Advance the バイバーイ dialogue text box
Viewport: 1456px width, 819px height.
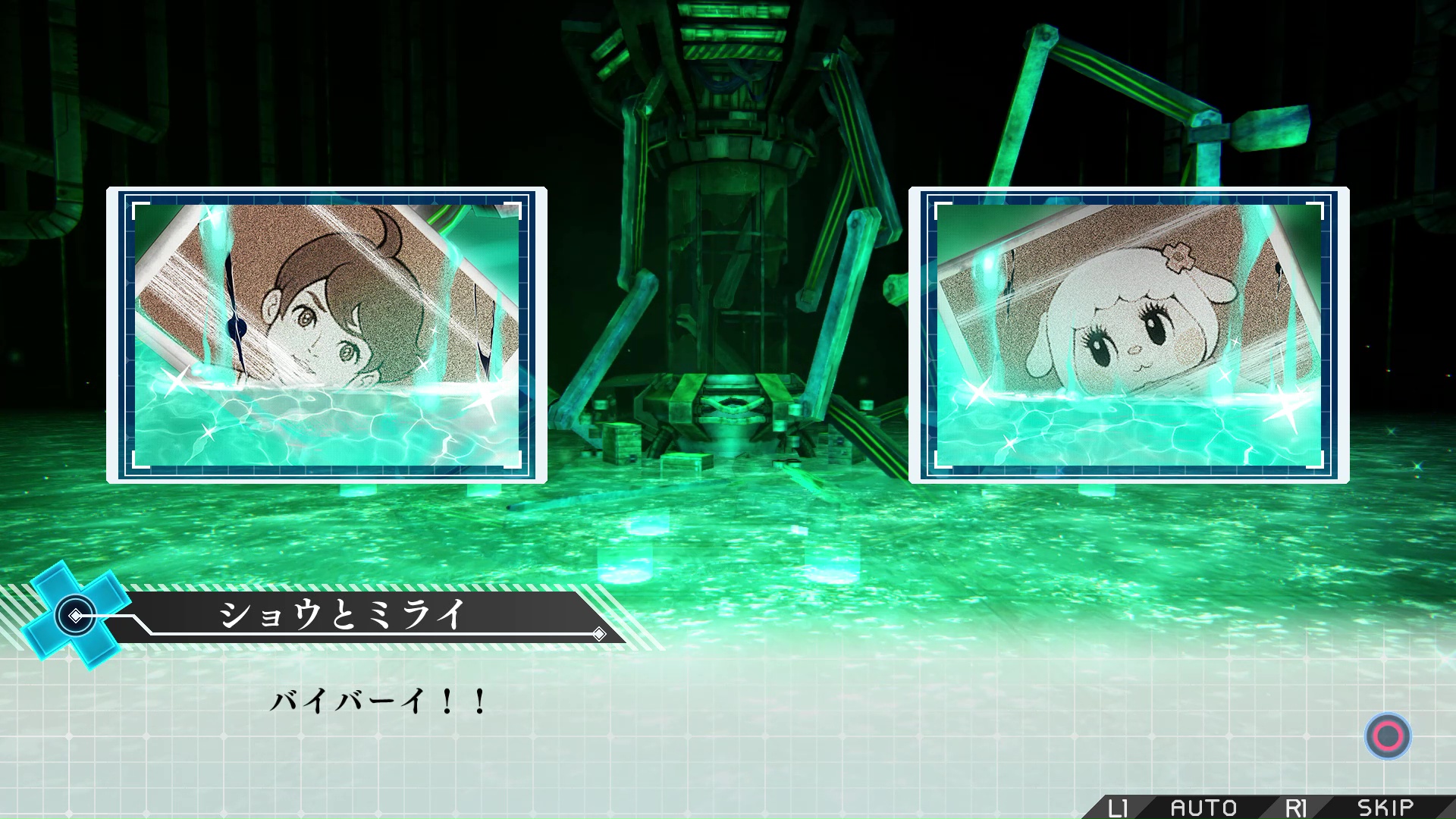coord(1387,736)
